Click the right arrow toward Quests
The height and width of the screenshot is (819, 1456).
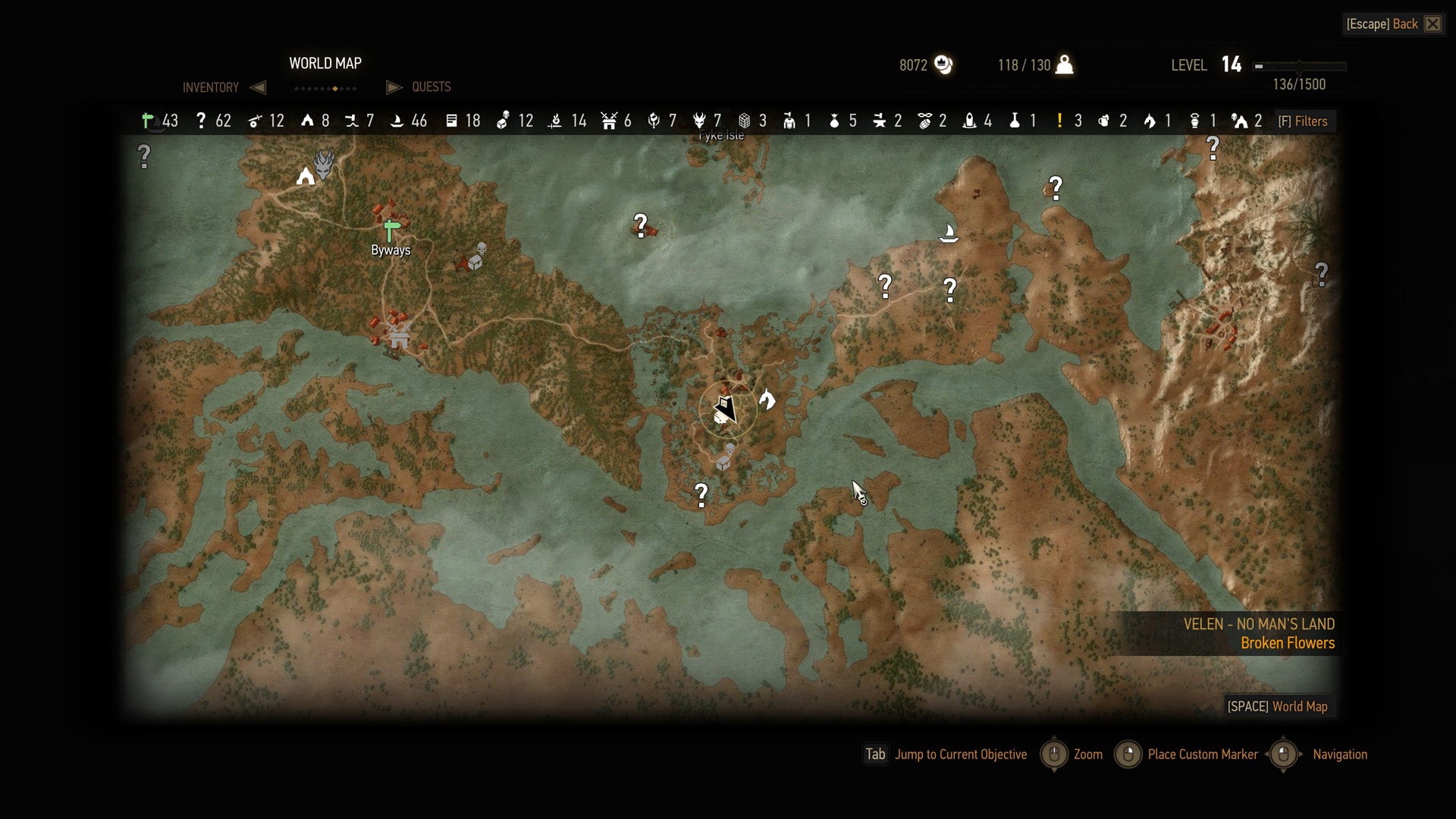(394, 87)
